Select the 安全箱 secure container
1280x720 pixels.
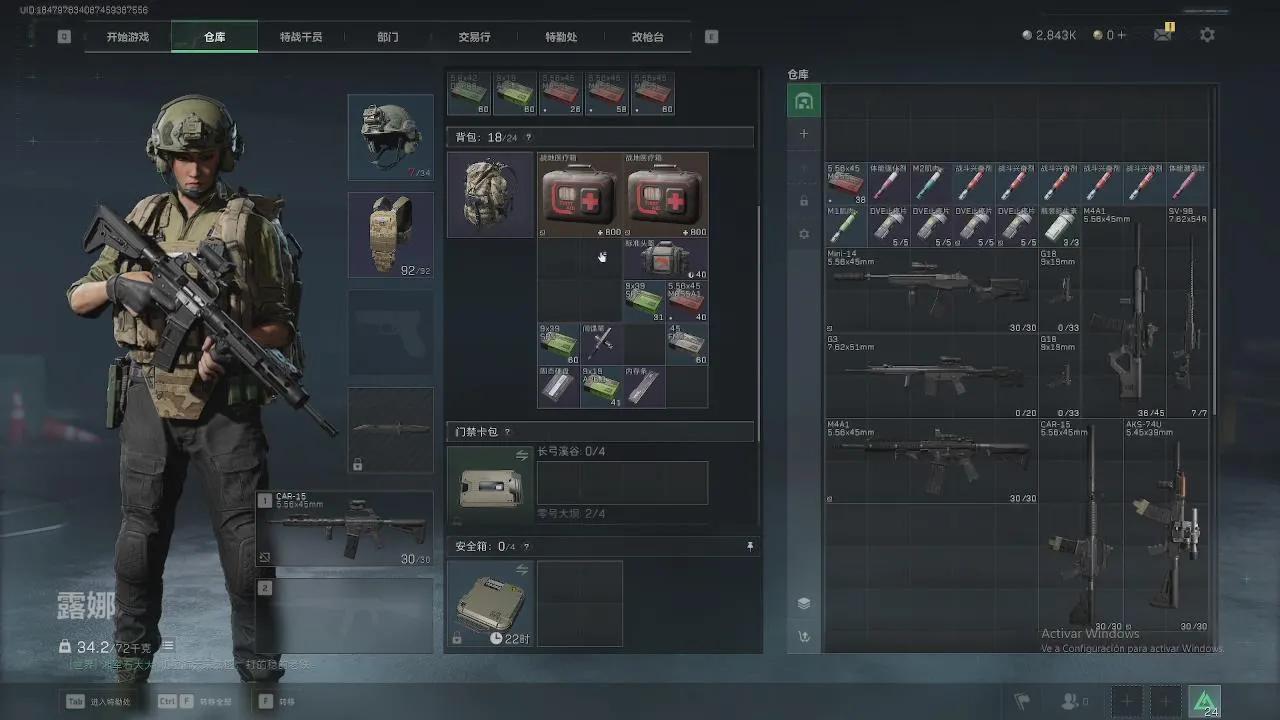[490, 603]
